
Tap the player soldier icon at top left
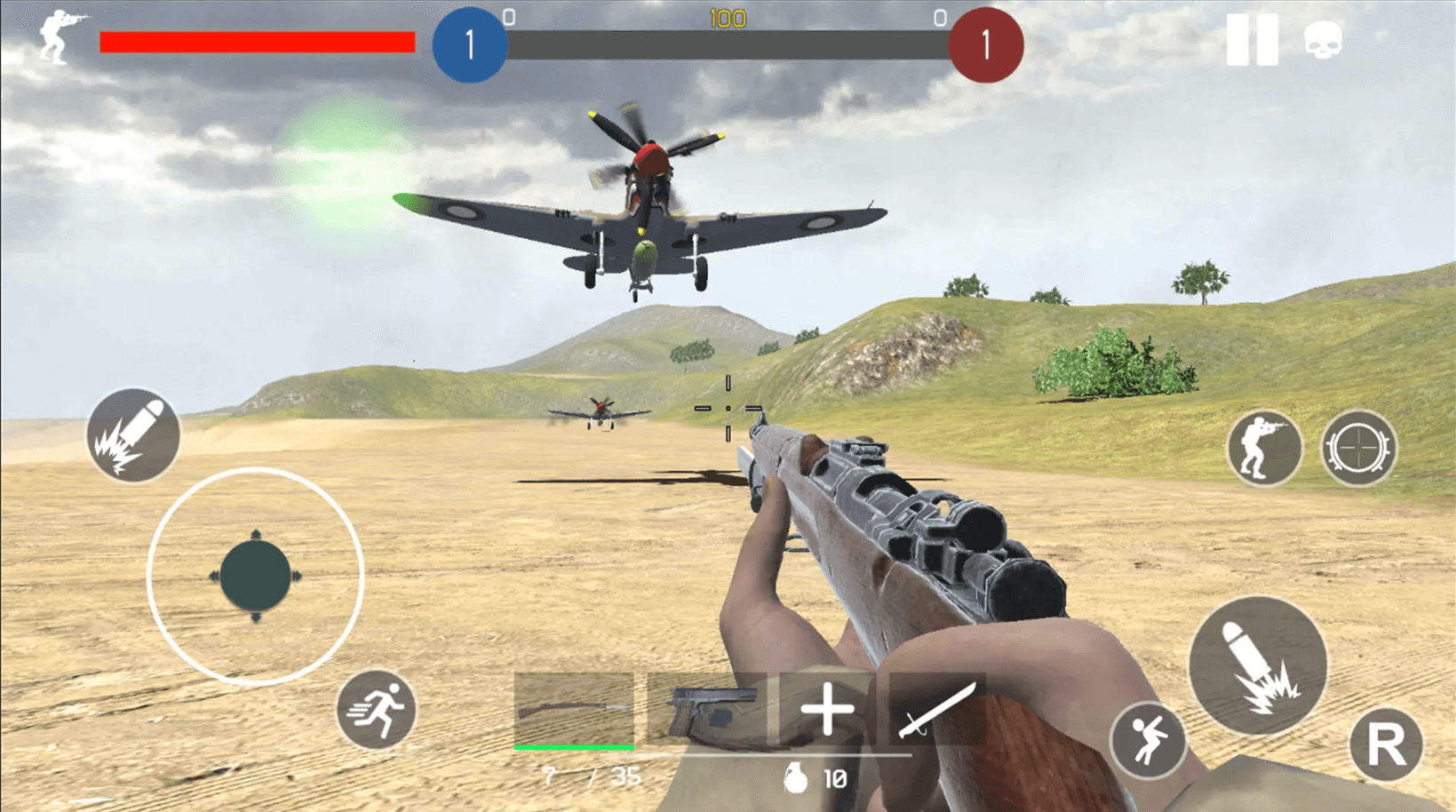tap(58, 37)
